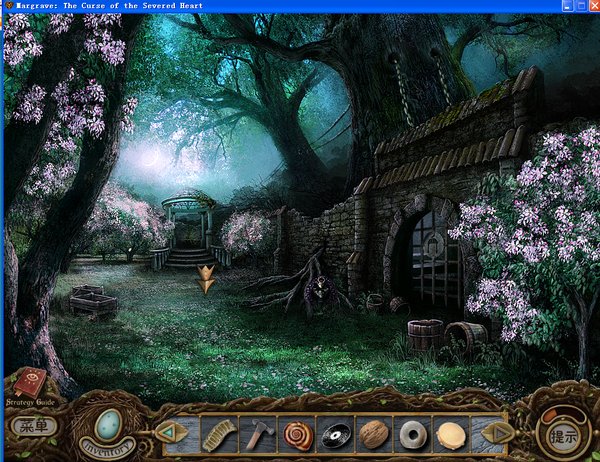Choose the vinyl record item
Image resolution: width=600 pixels, height=462 pixels.
coord(334,434)
